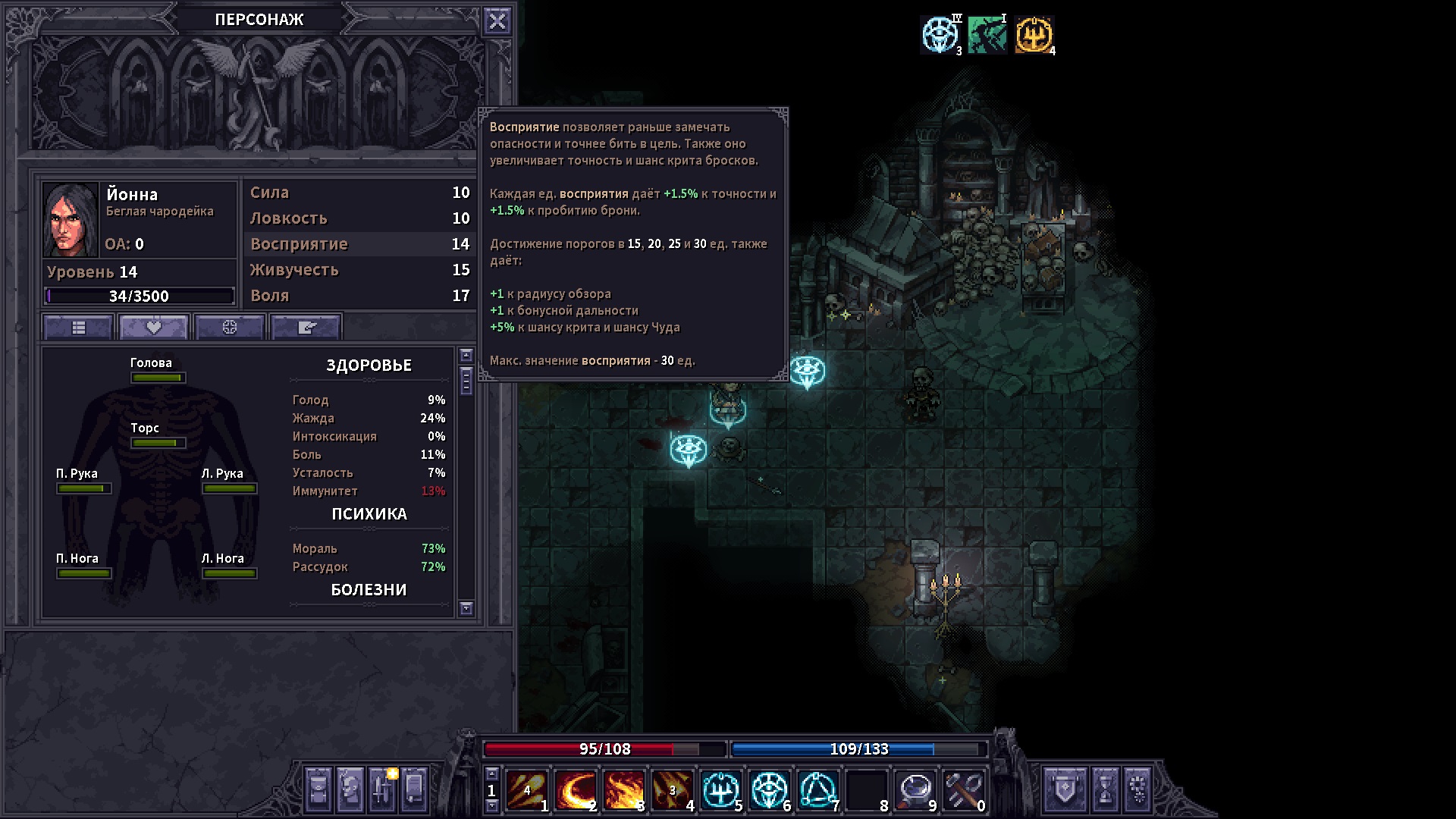Activate the triangle rune spell in slot 7

(x=817, y=790)
